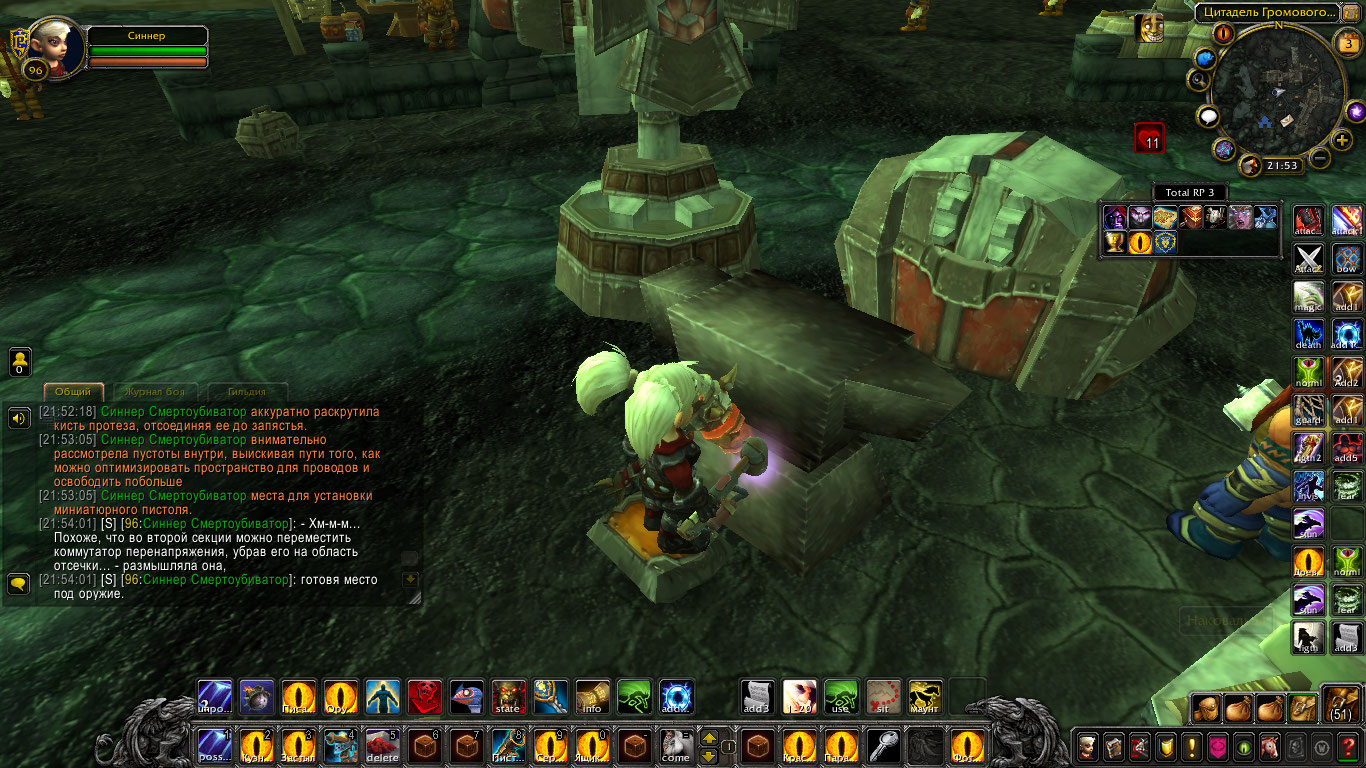
Task: Trigger the 'sit' macro button
Action: tap(883, 697)
